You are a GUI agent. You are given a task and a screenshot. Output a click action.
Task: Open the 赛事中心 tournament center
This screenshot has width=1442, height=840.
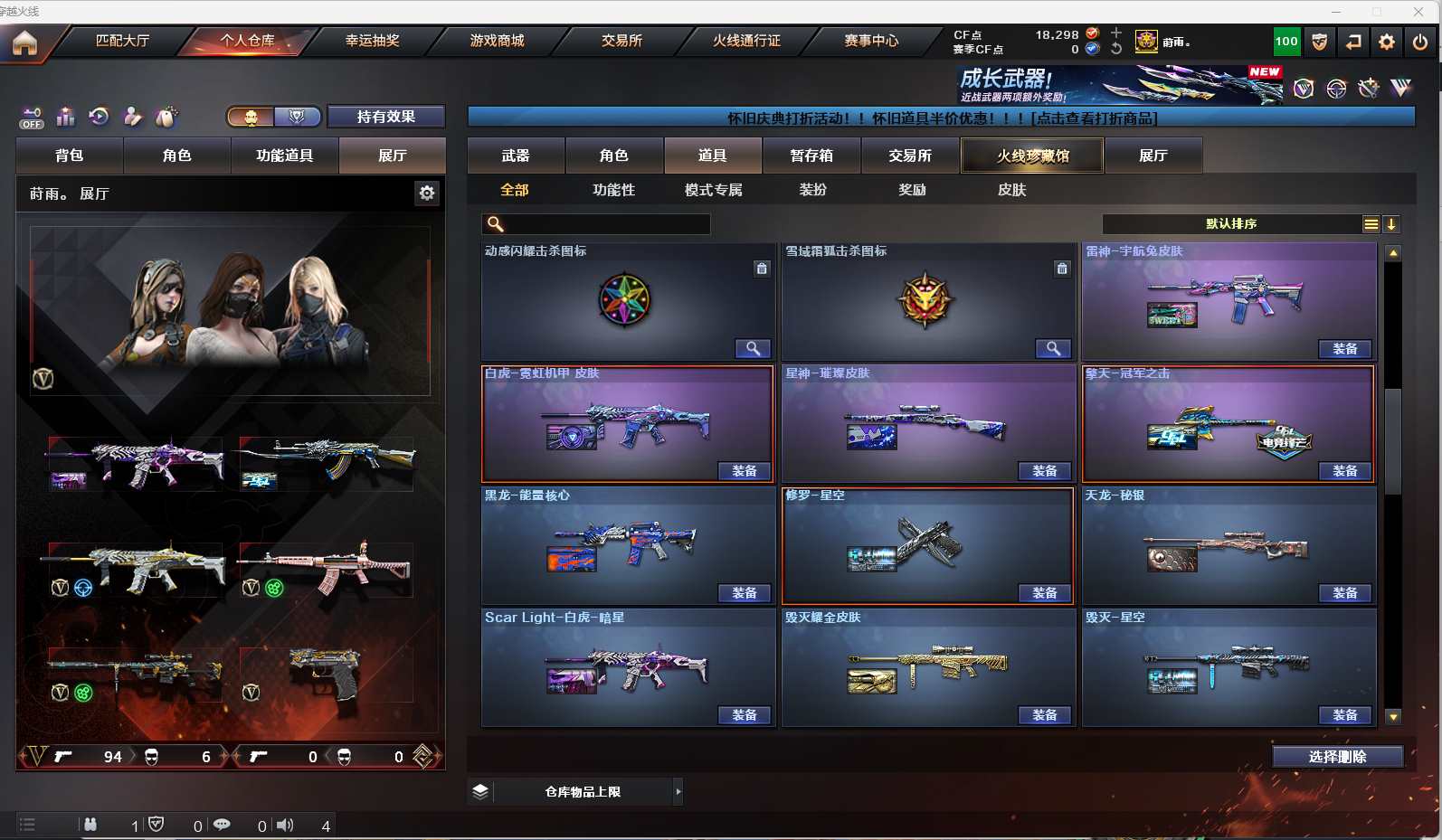click(871, 41)
